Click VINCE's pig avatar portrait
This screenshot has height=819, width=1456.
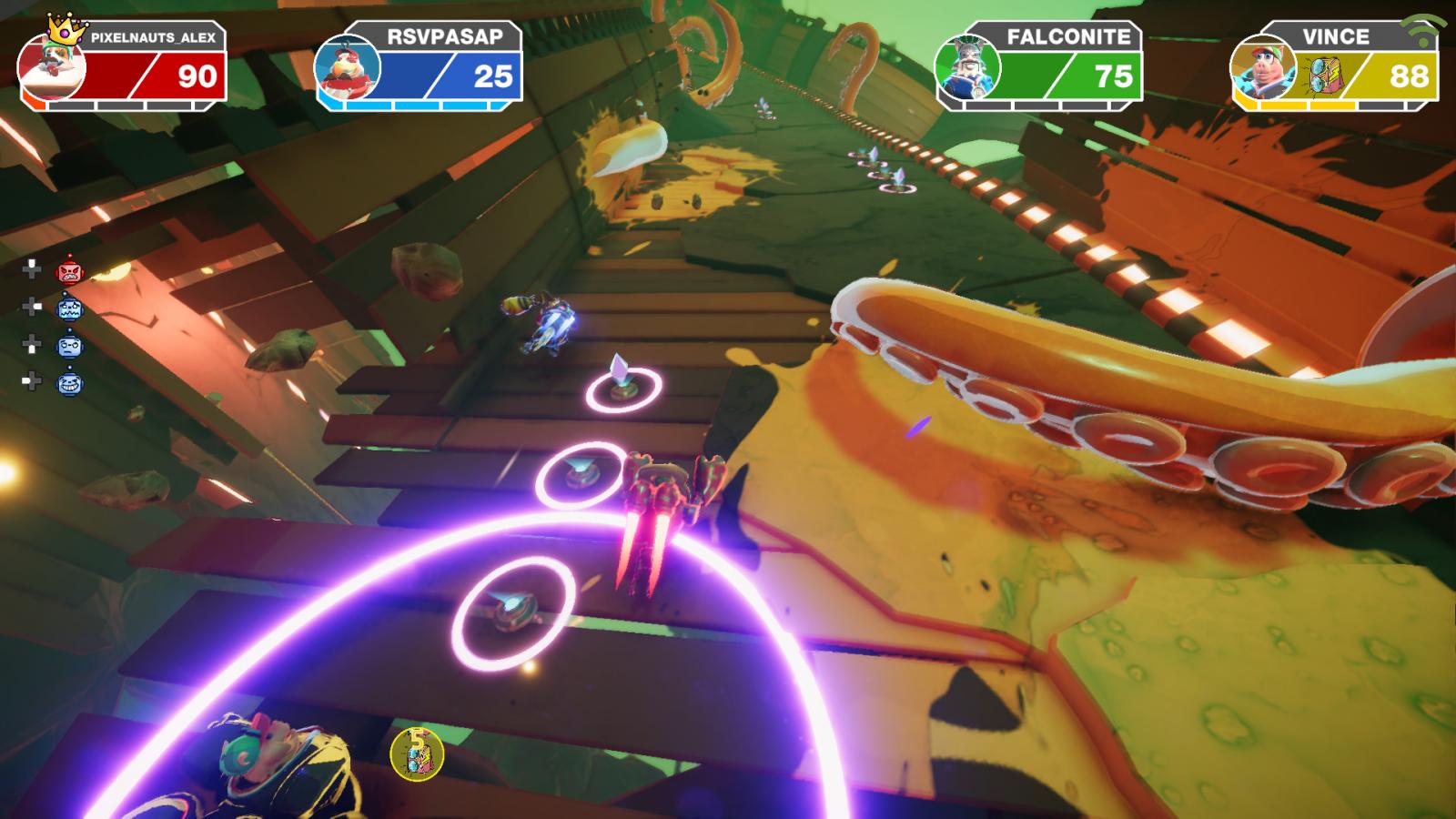tap(1263, 70)
